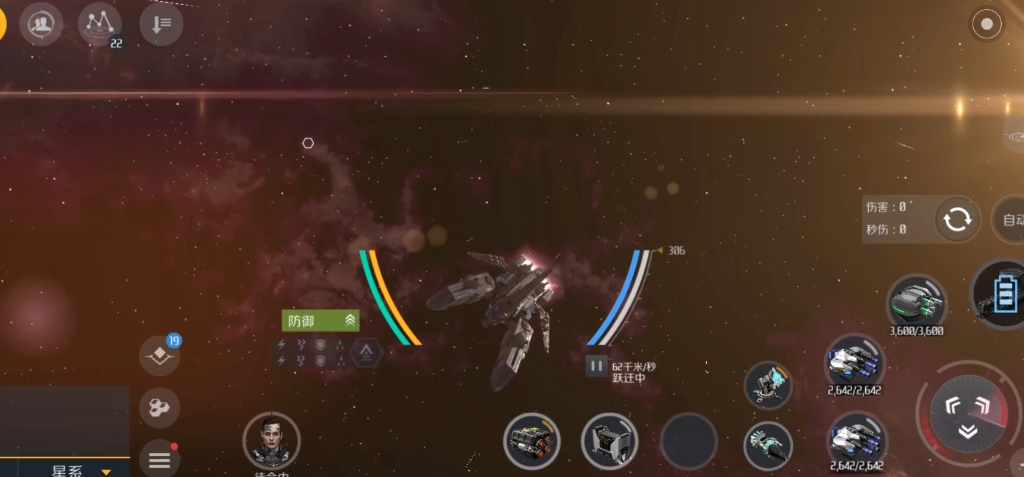
Task: Open the hamburger main menu
Action: 159,460
